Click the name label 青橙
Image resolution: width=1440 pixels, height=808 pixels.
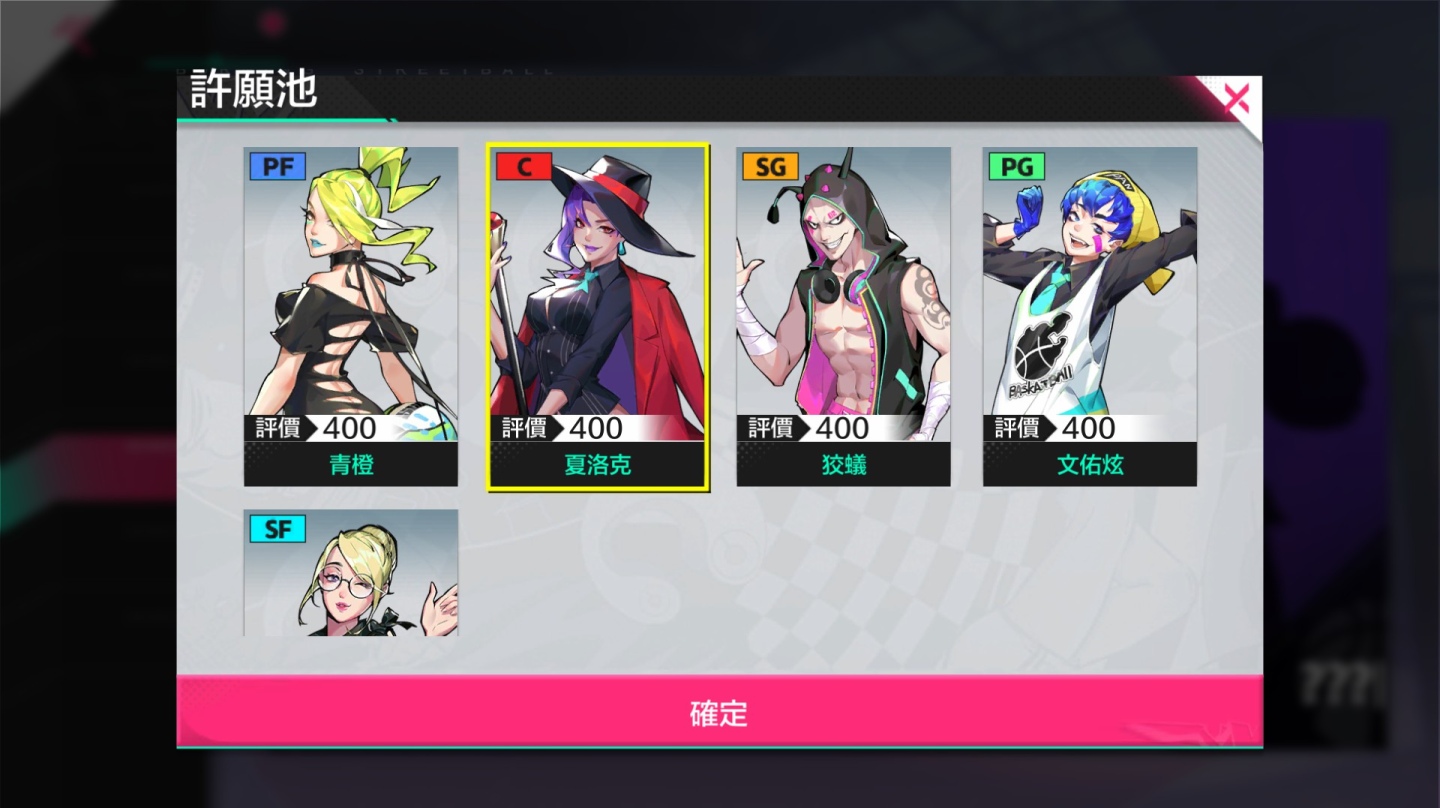(350, 464)
